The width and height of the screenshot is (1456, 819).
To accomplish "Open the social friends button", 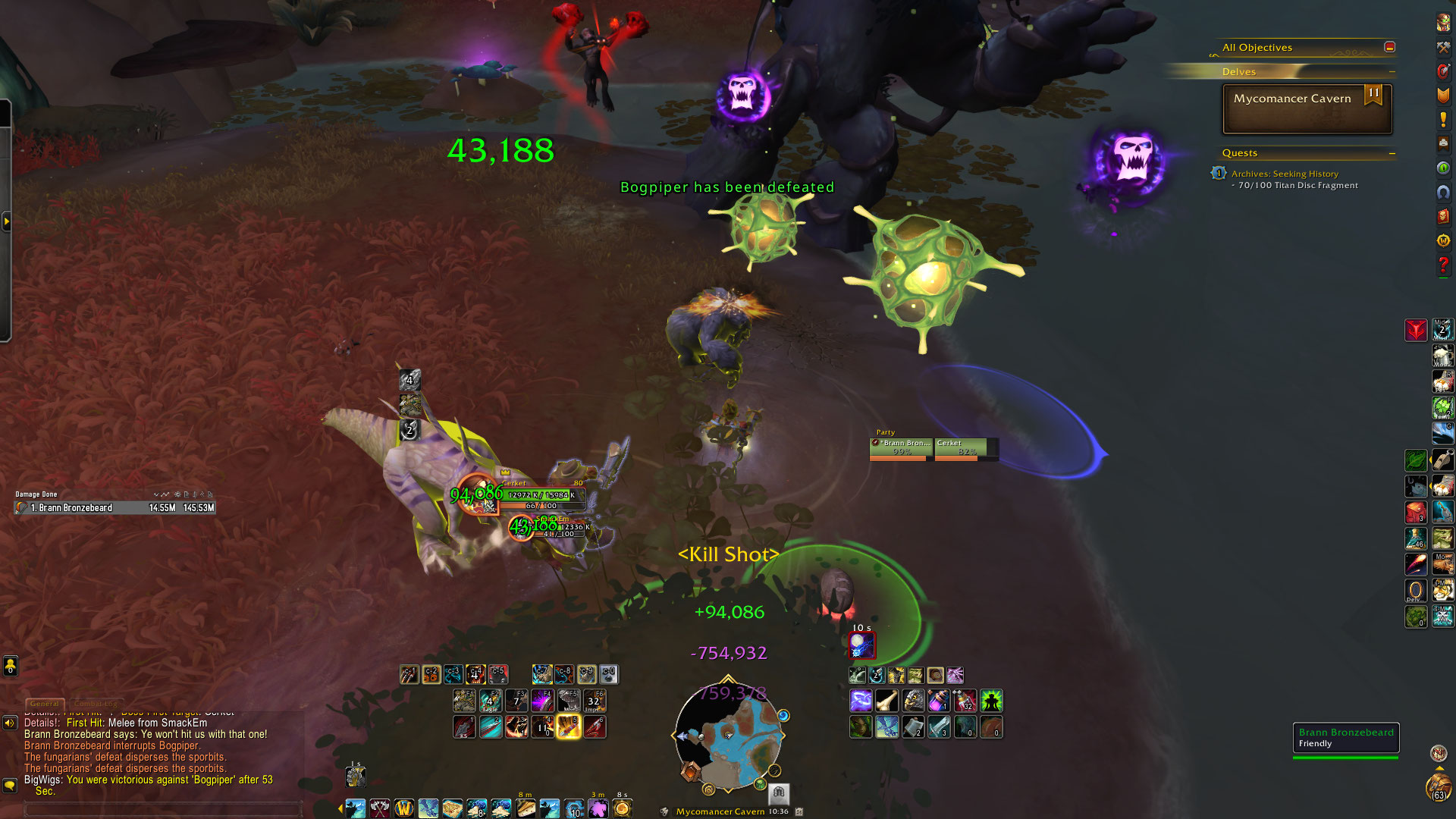I will click(x=10, y=666).
